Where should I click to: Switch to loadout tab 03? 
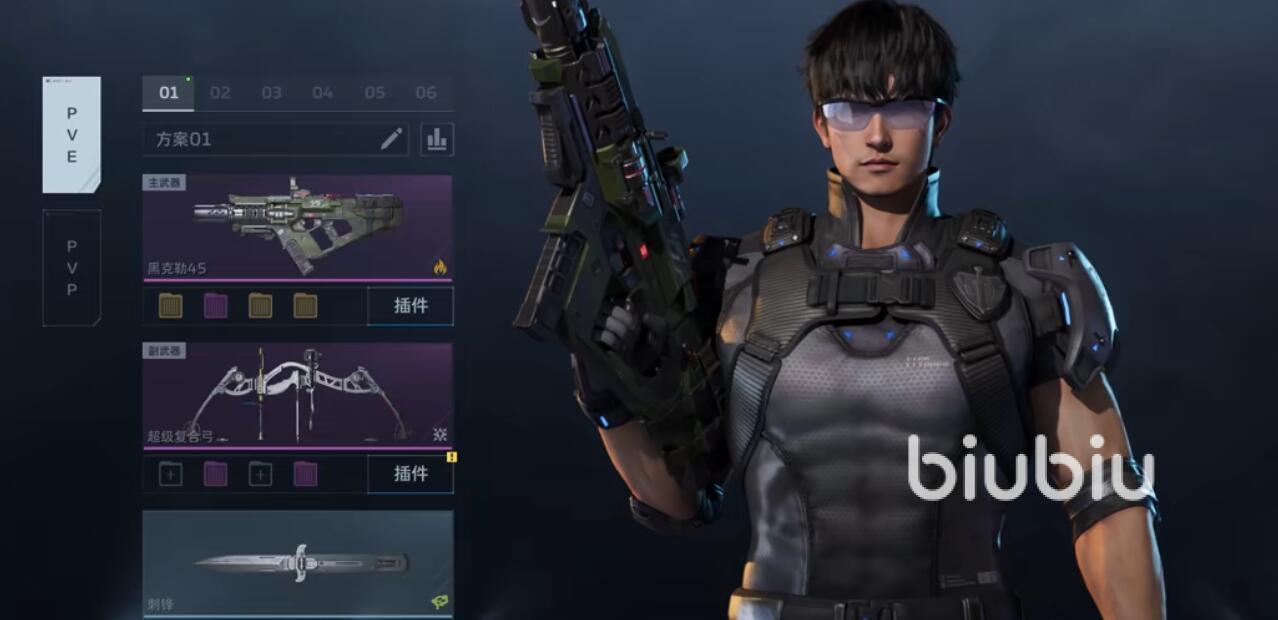272,93
